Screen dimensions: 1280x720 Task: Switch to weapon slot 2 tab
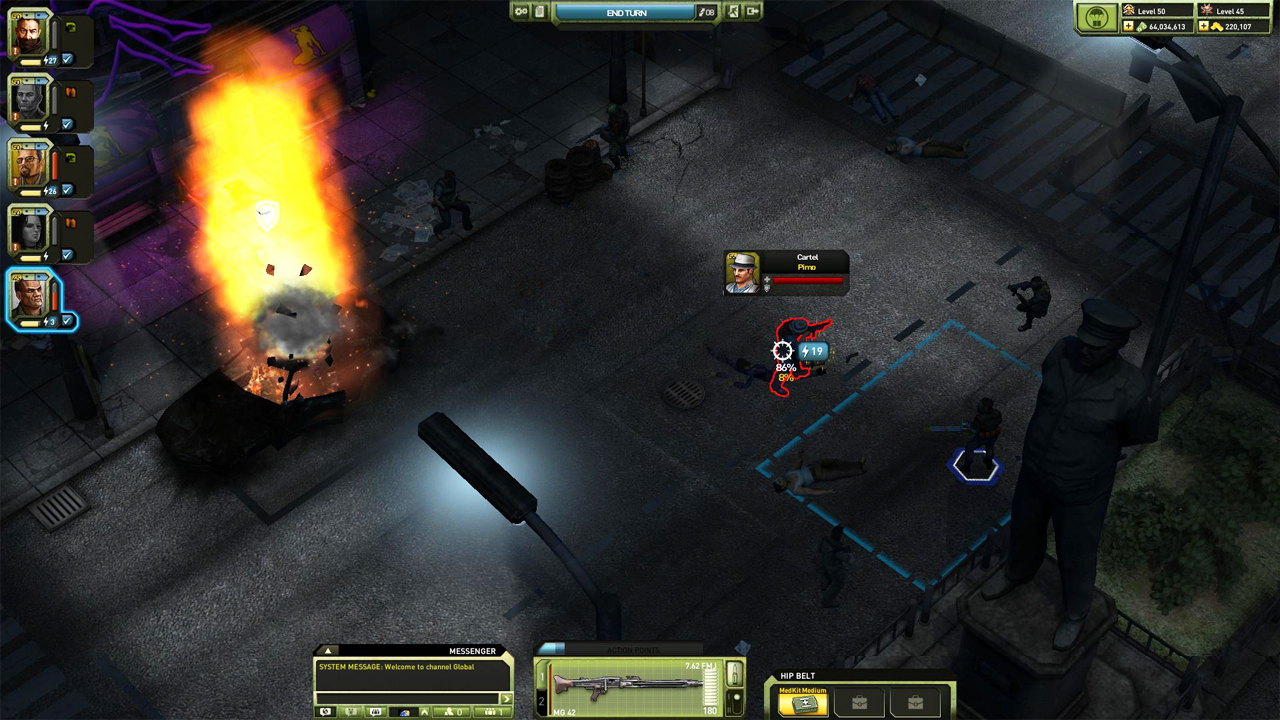pos(541,700)
